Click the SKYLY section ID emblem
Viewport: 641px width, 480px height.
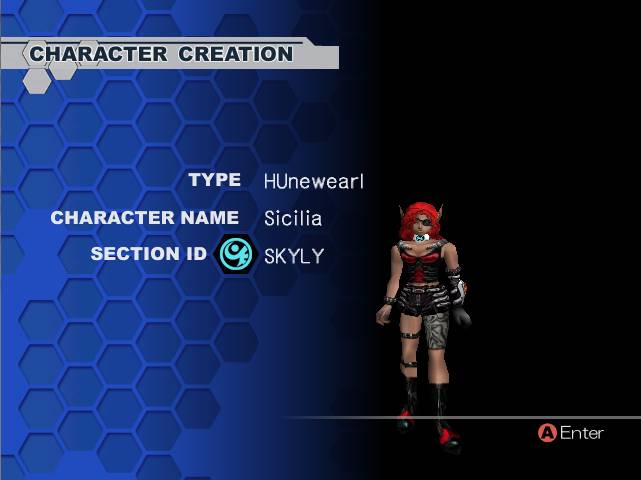[237, 254]
